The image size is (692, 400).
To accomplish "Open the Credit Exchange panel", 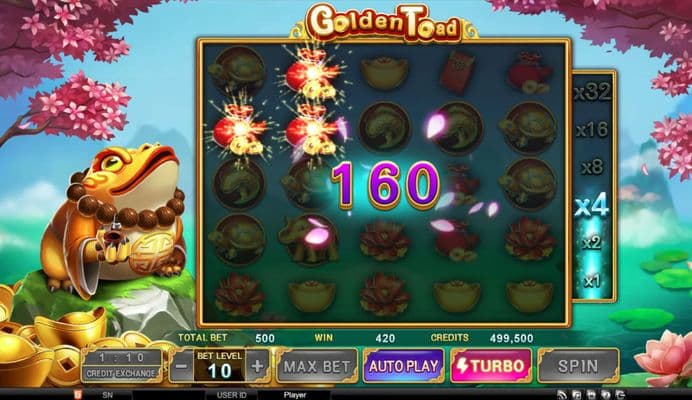I will click(121, 365).
